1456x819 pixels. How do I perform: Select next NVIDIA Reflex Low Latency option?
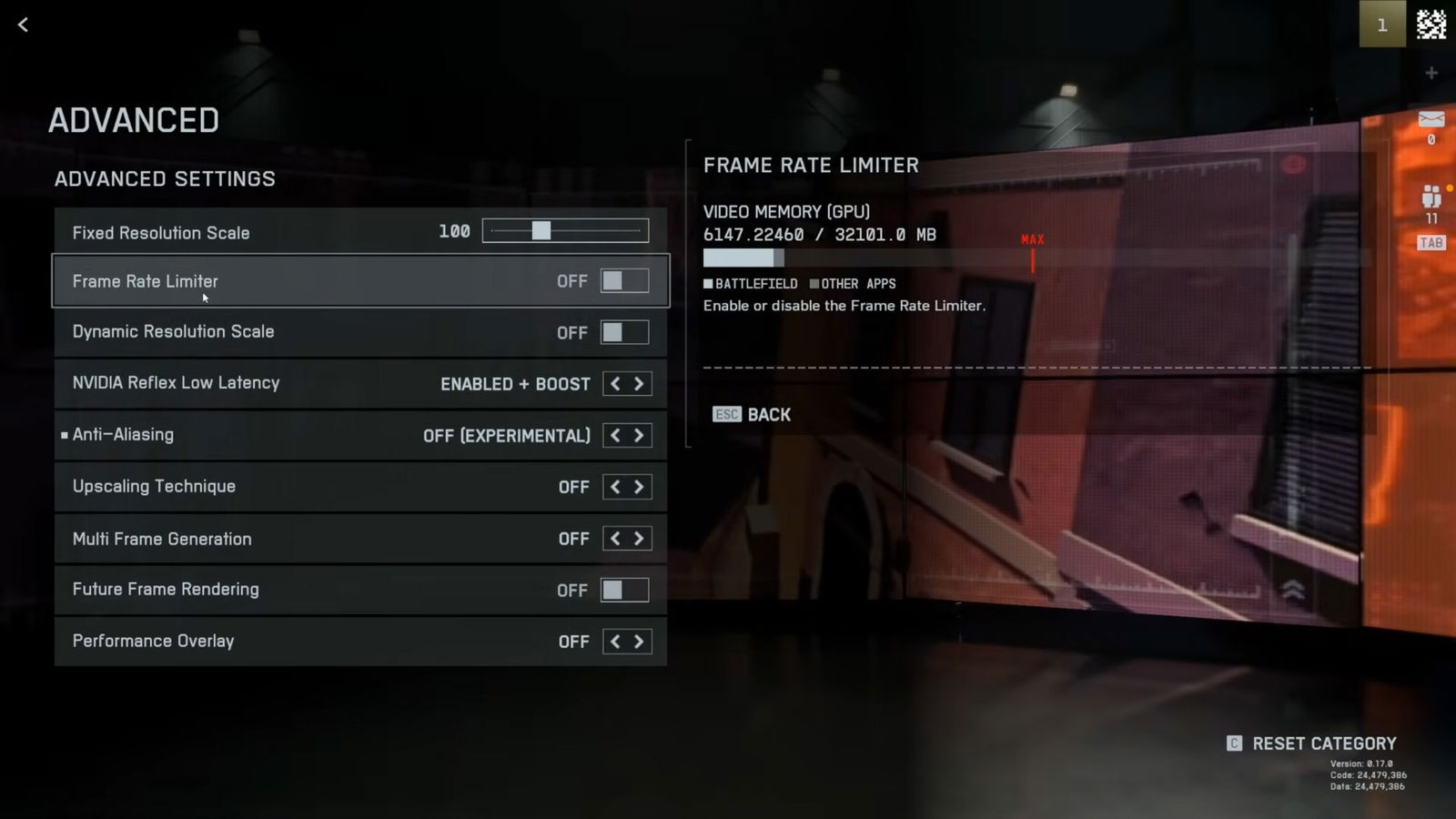(639, 384)
